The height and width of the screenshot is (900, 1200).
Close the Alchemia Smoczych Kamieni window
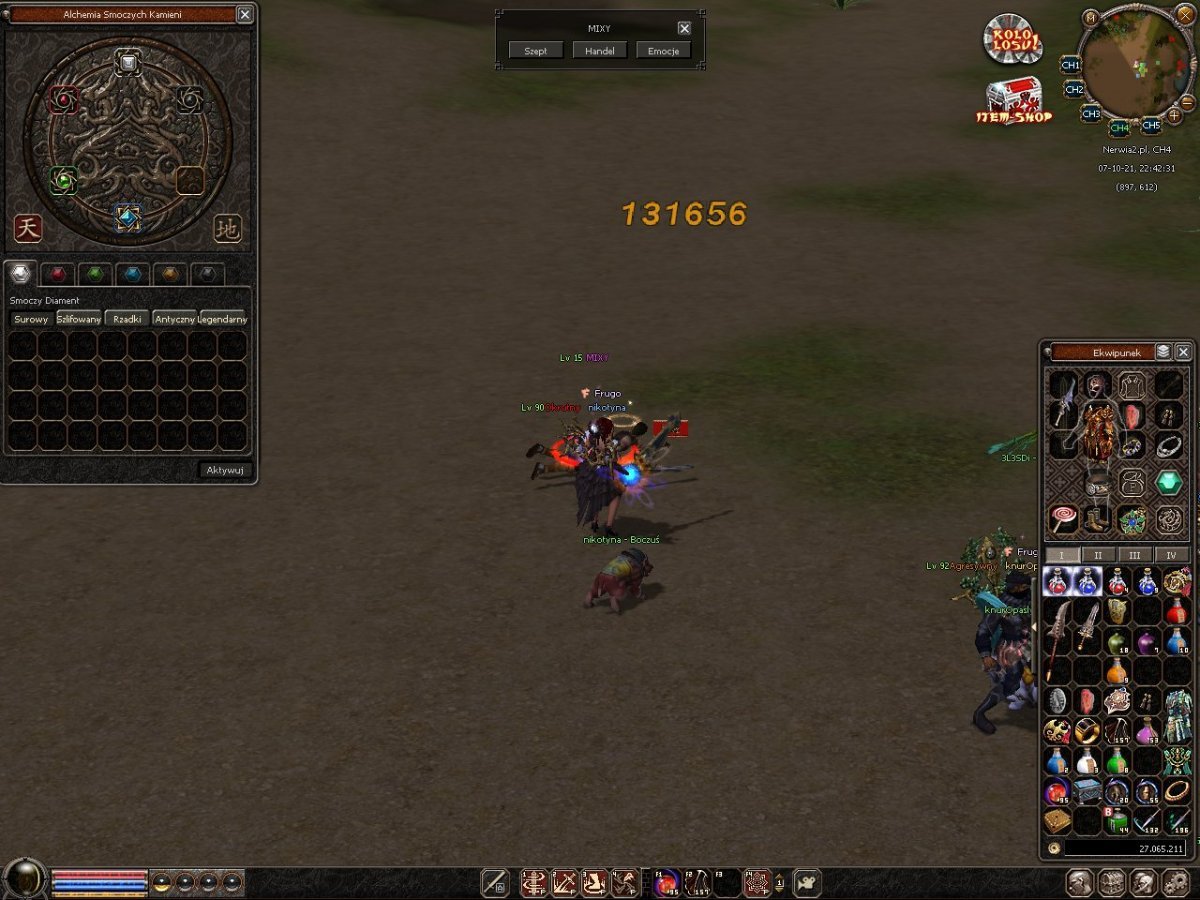[x=245, y=14]
